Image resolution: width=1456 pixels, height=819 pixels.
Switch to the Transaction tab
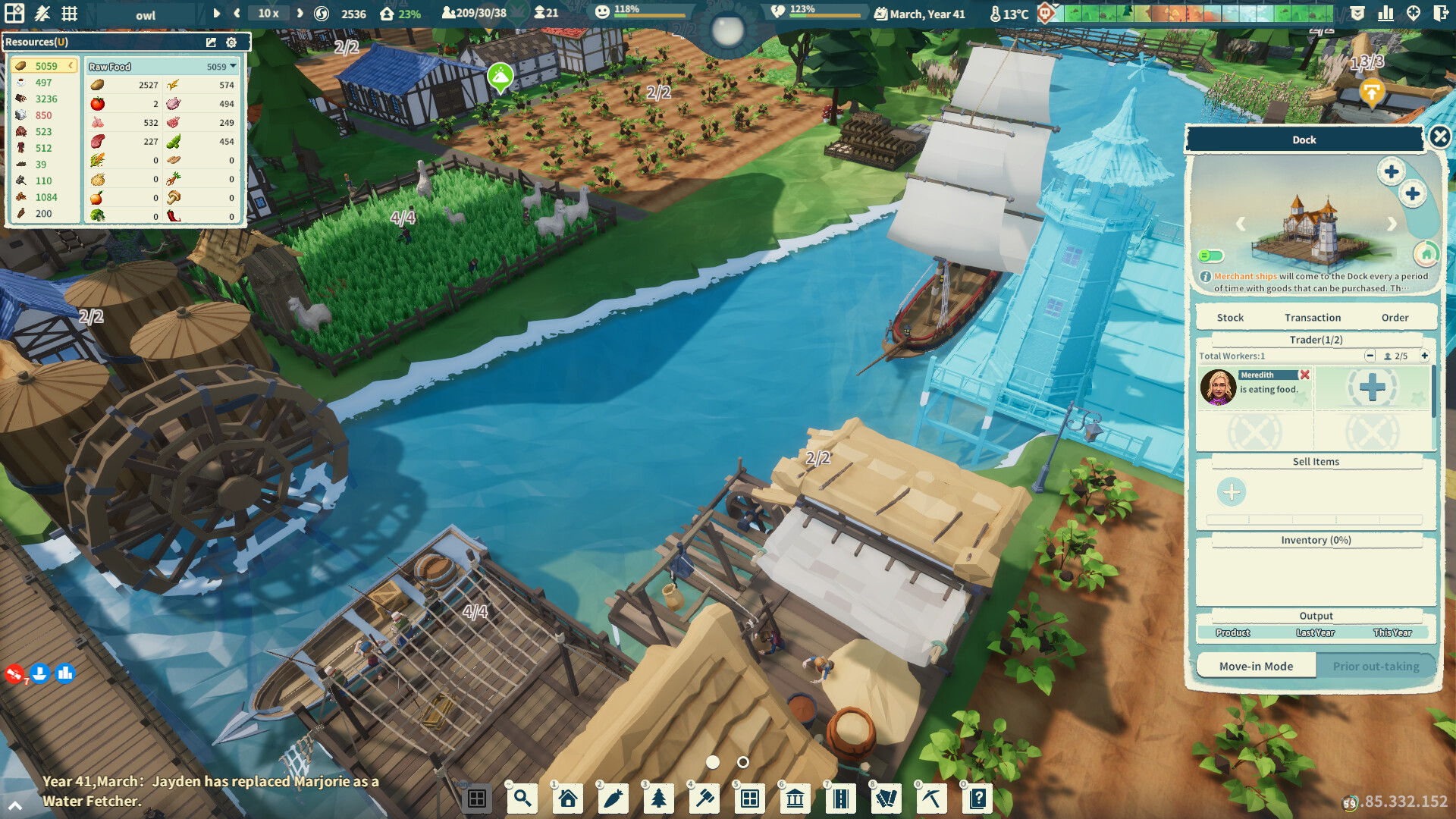(x=1313, y=317)
